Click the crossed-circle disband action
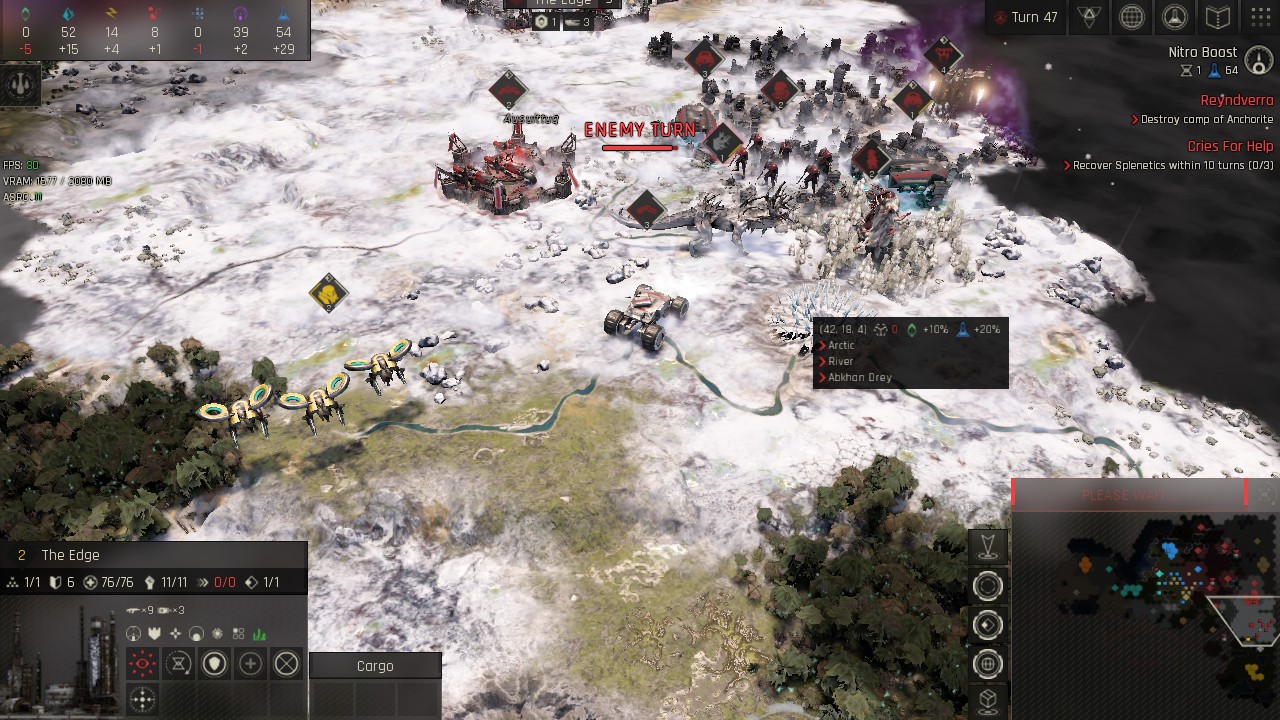Screen dimensions: 1280x720 (287, 663)
